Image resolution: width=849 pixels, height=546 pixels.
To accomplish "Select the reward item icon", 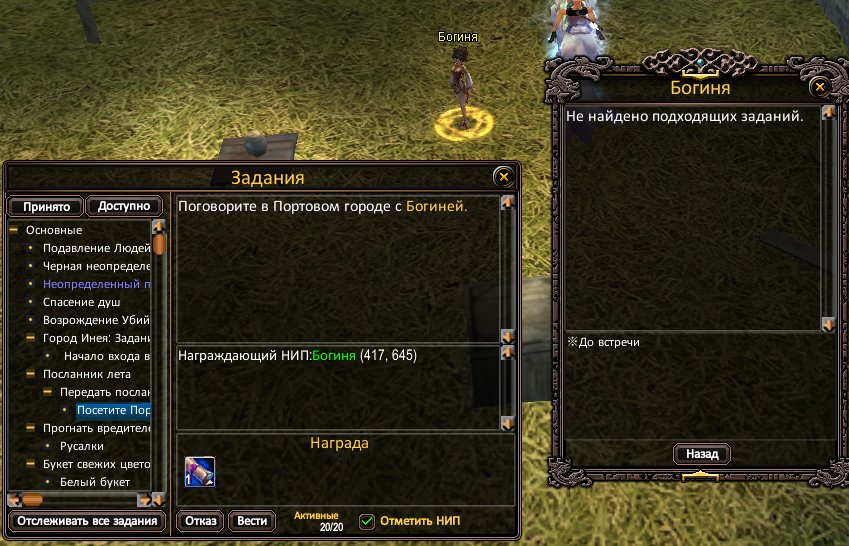I will pos(198,470).
